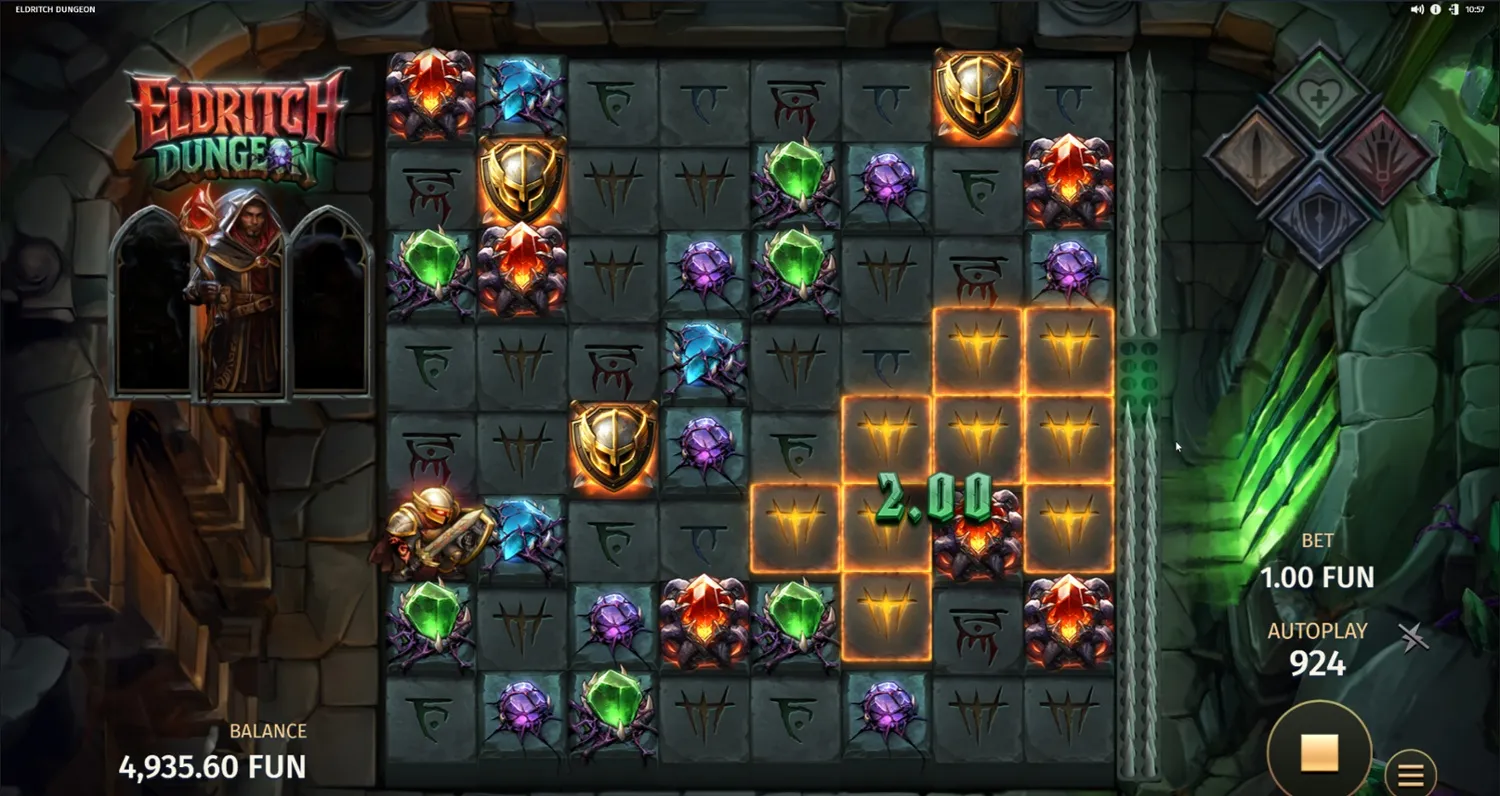Click the clock showing 10:57

pos(1474,9)
